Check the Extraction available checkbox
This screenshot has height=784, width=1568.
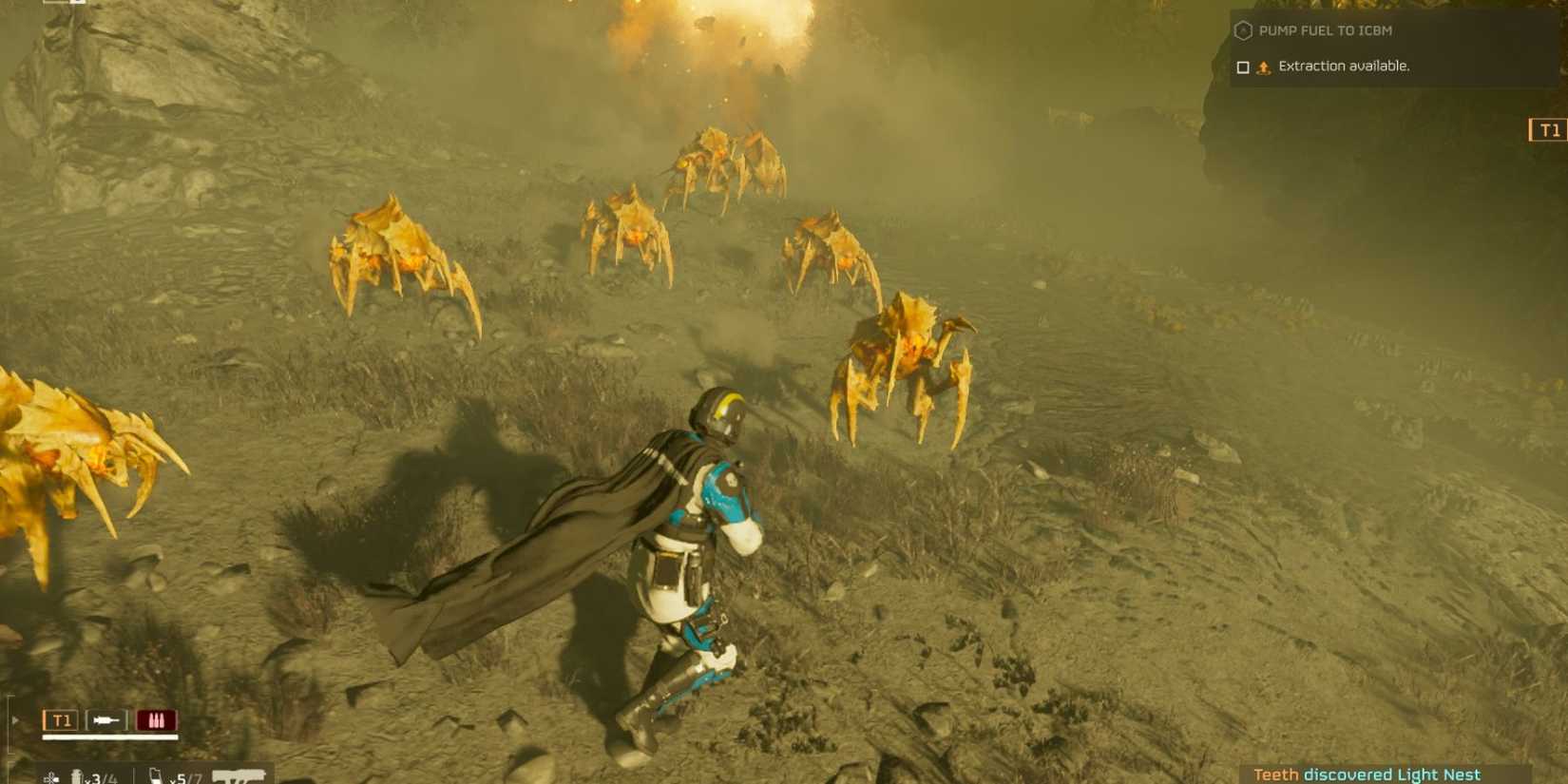[1243, 67]
